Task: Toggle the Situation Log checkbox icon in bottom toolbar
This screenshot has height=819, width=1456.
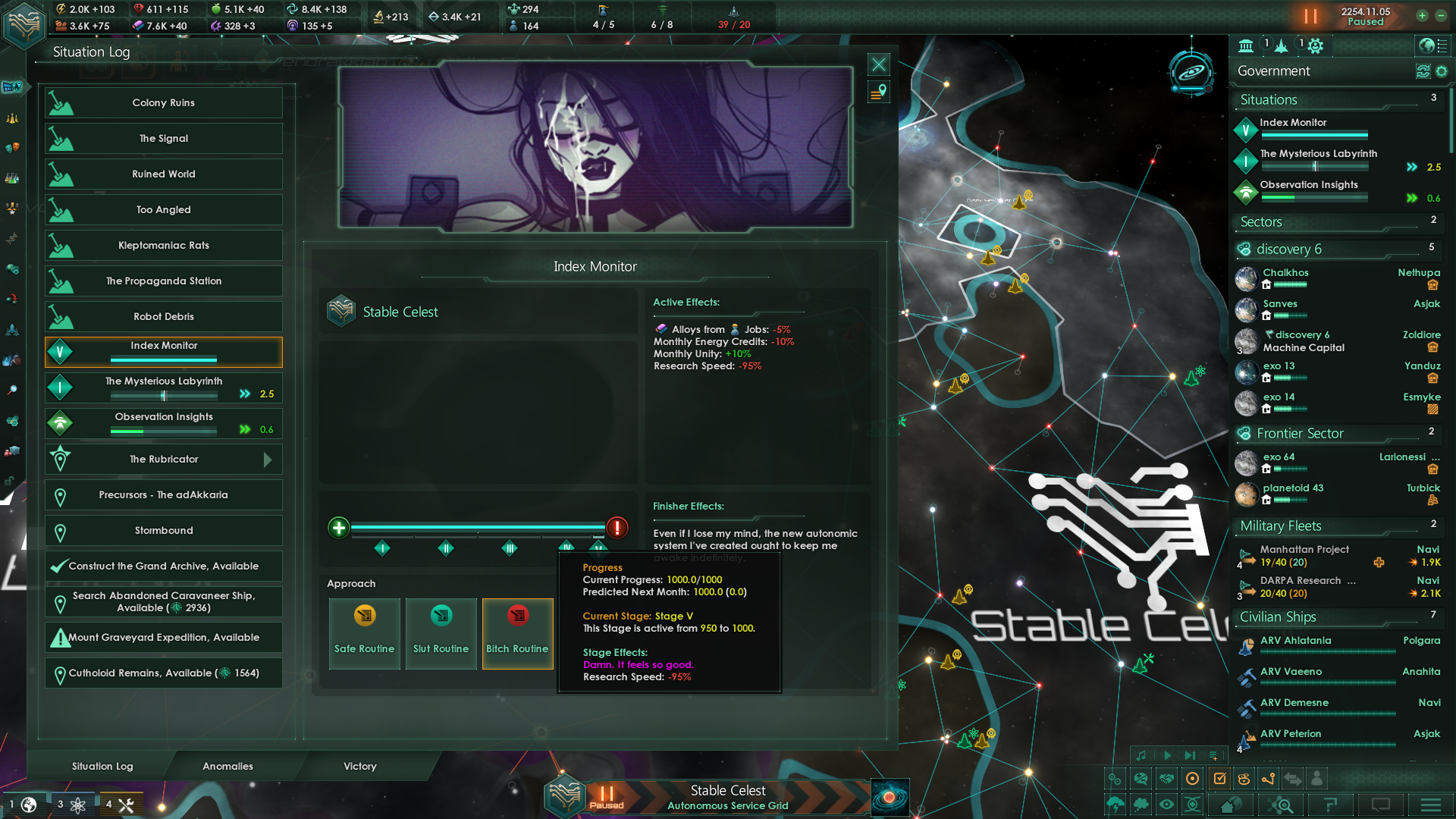Action: click(x=1219, y=779)
